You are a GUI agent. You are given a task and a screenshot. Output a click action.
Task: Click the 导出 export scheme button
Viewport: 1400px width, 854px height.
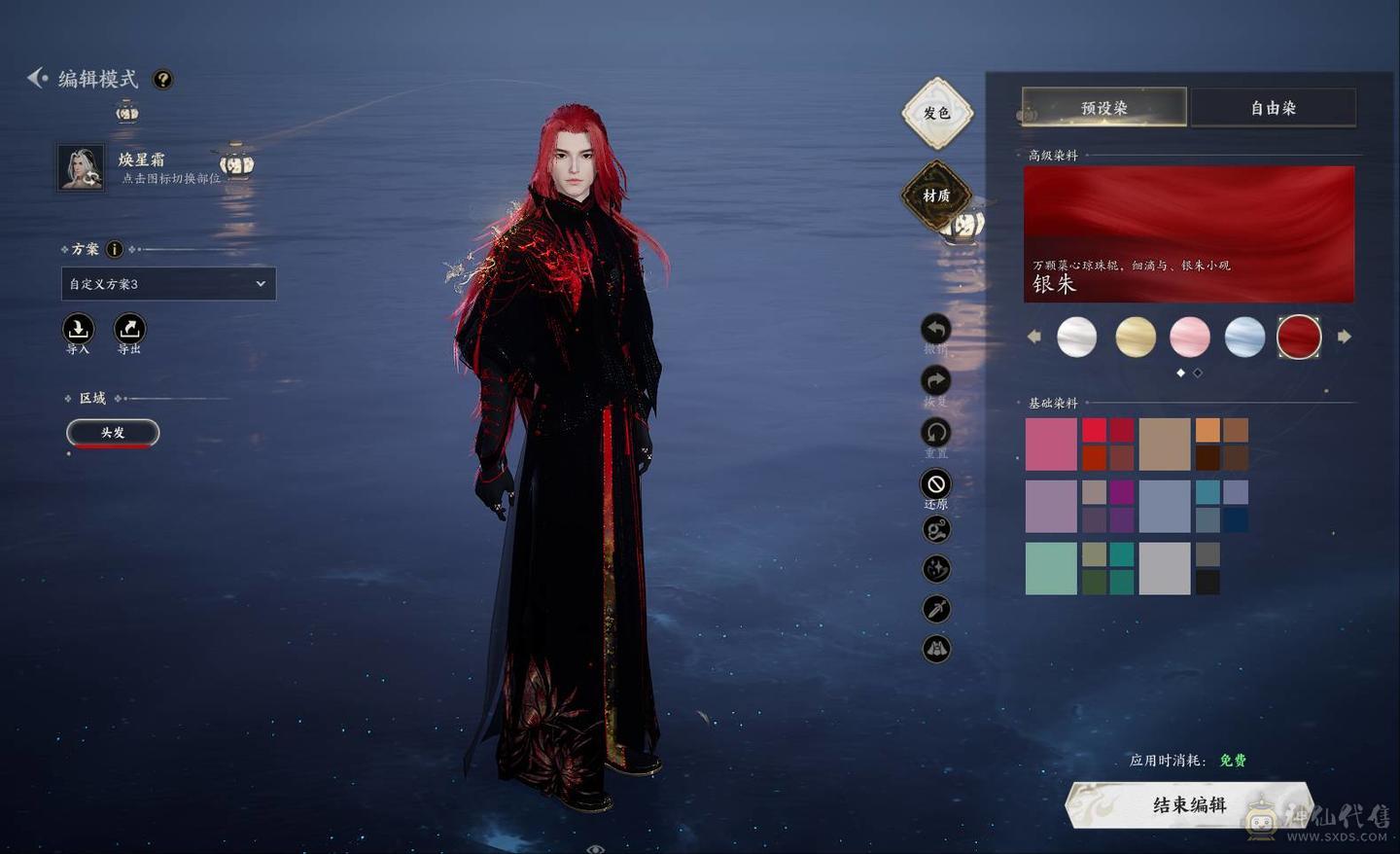(x=129, y=329)
